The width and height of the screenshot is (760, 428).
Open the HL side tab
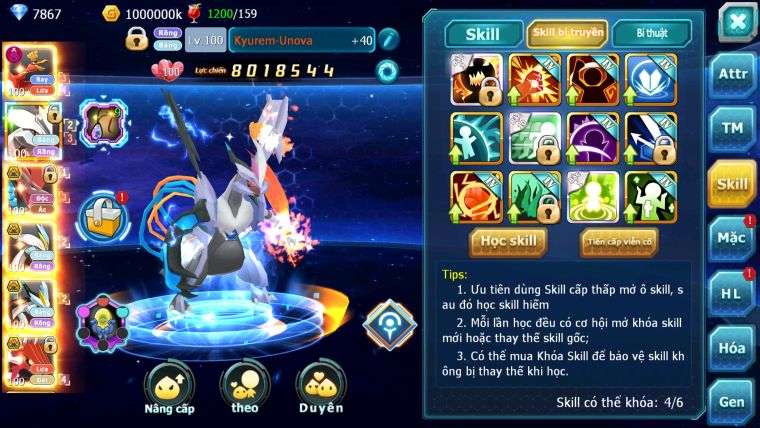pyautogui.click(x=732, y=292)
